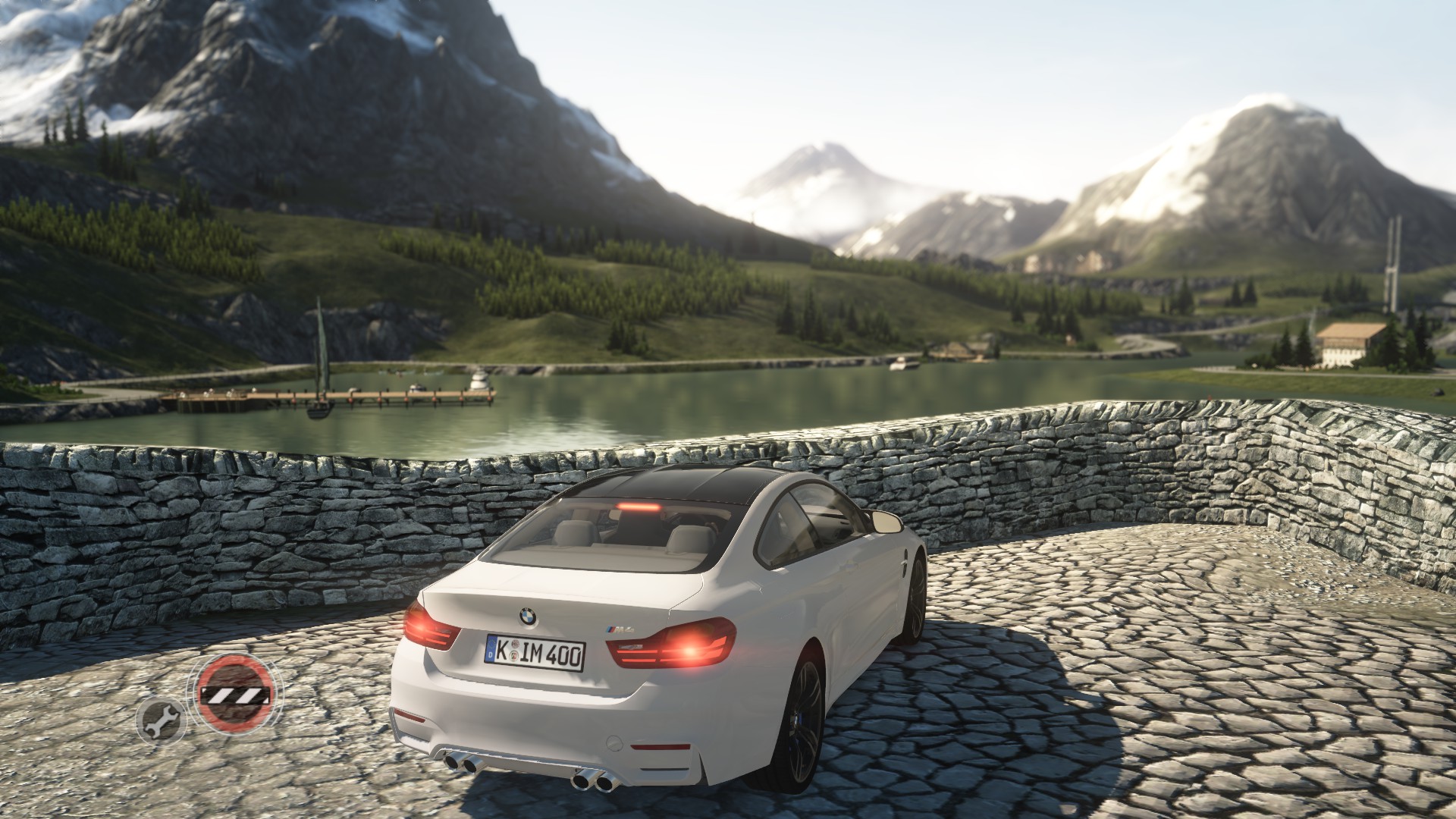Viewport: 1456px width, 819px height.
Task: Select the red striped barrier icon
Action: pos(234,692)
